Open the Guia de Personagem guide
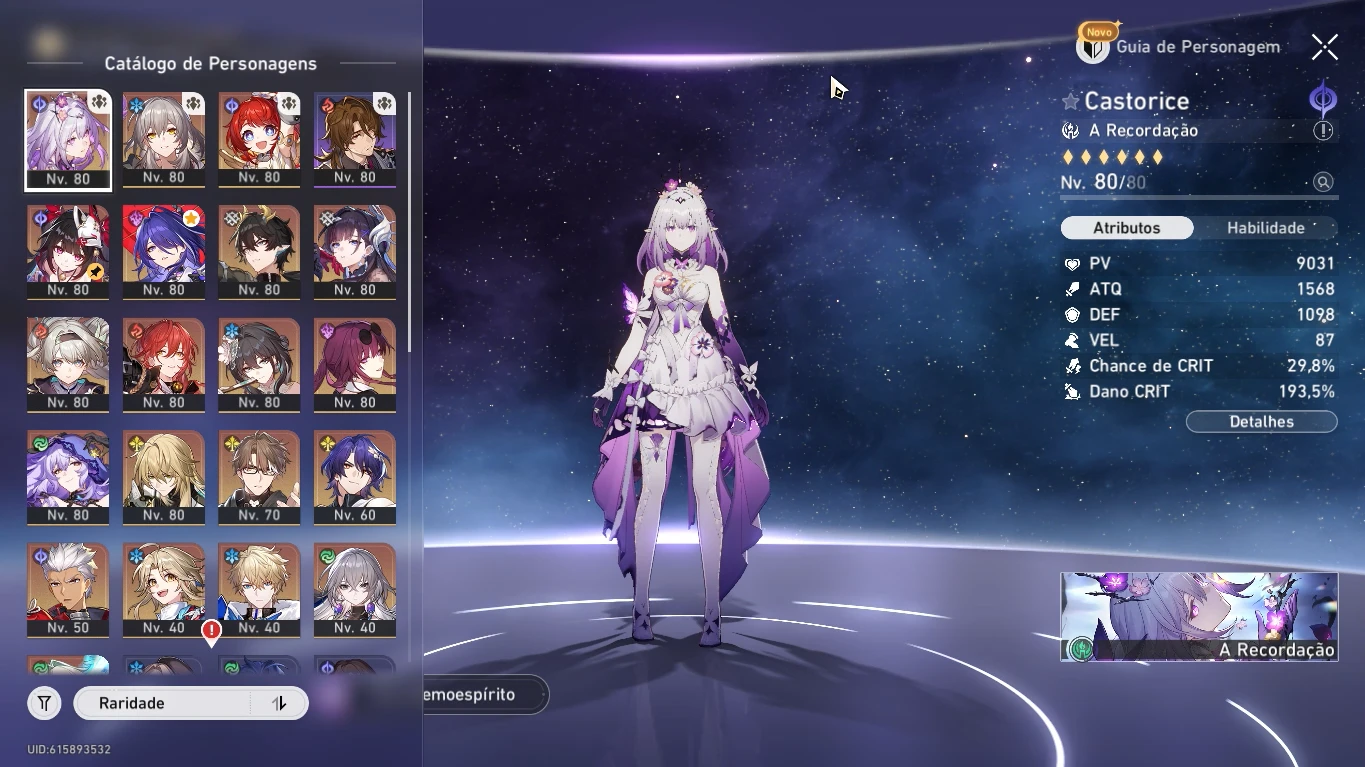This screenshot has width=1365, height=767. click(1180, 47)
